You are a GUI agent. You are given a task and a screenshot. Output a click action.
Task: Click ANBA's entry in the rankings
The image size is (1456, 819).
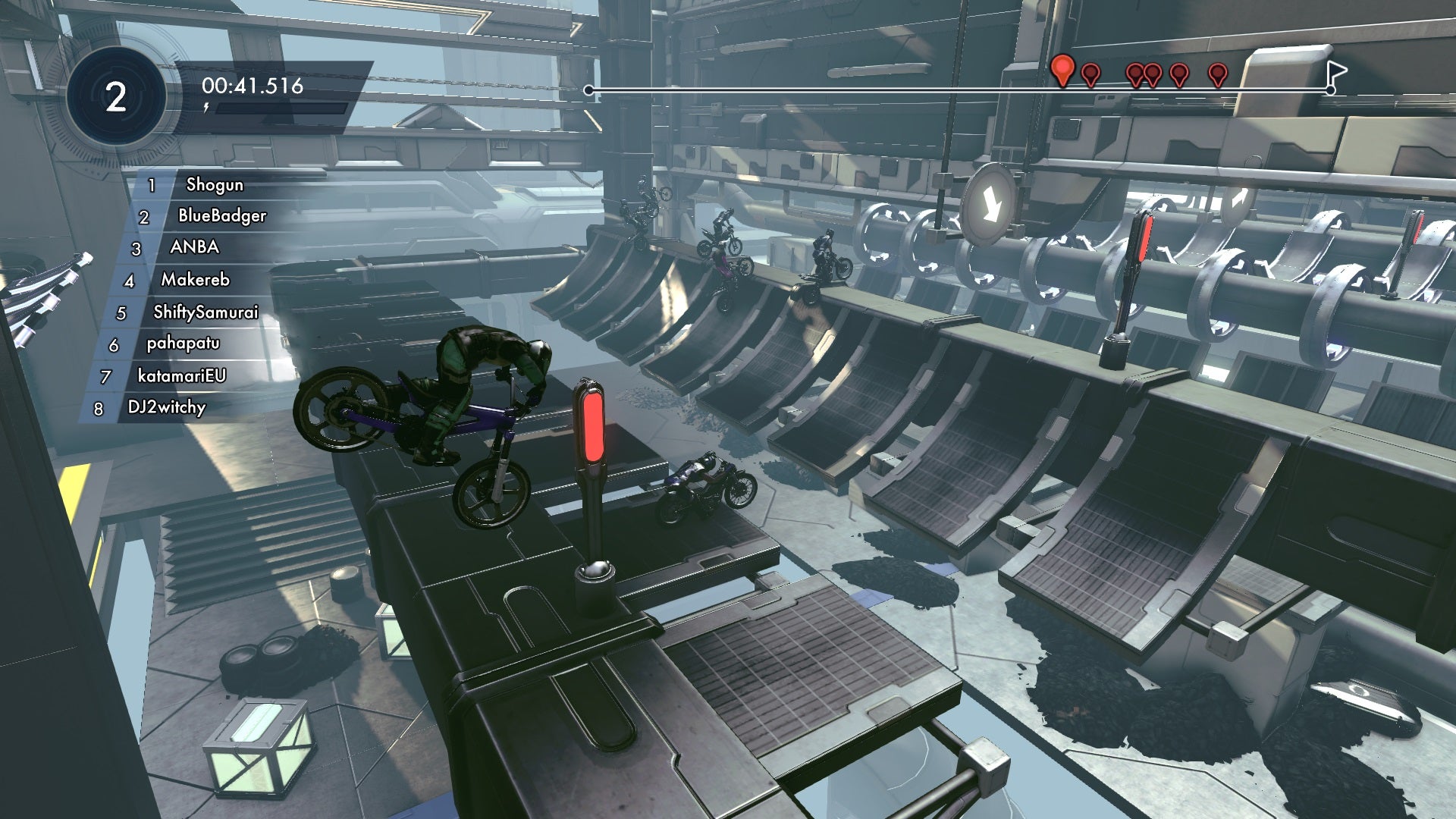194,247
